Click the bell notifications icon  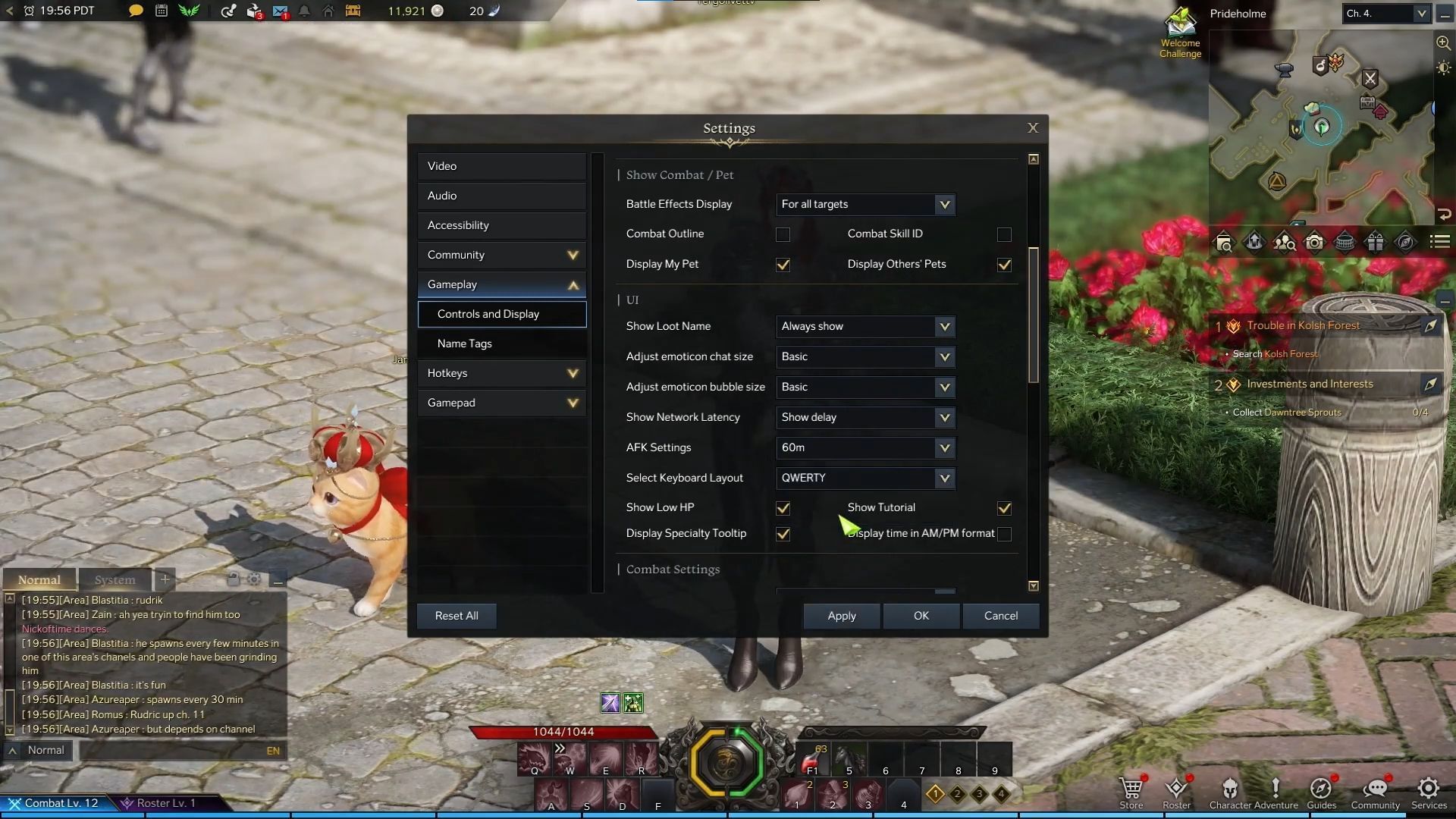303,11
